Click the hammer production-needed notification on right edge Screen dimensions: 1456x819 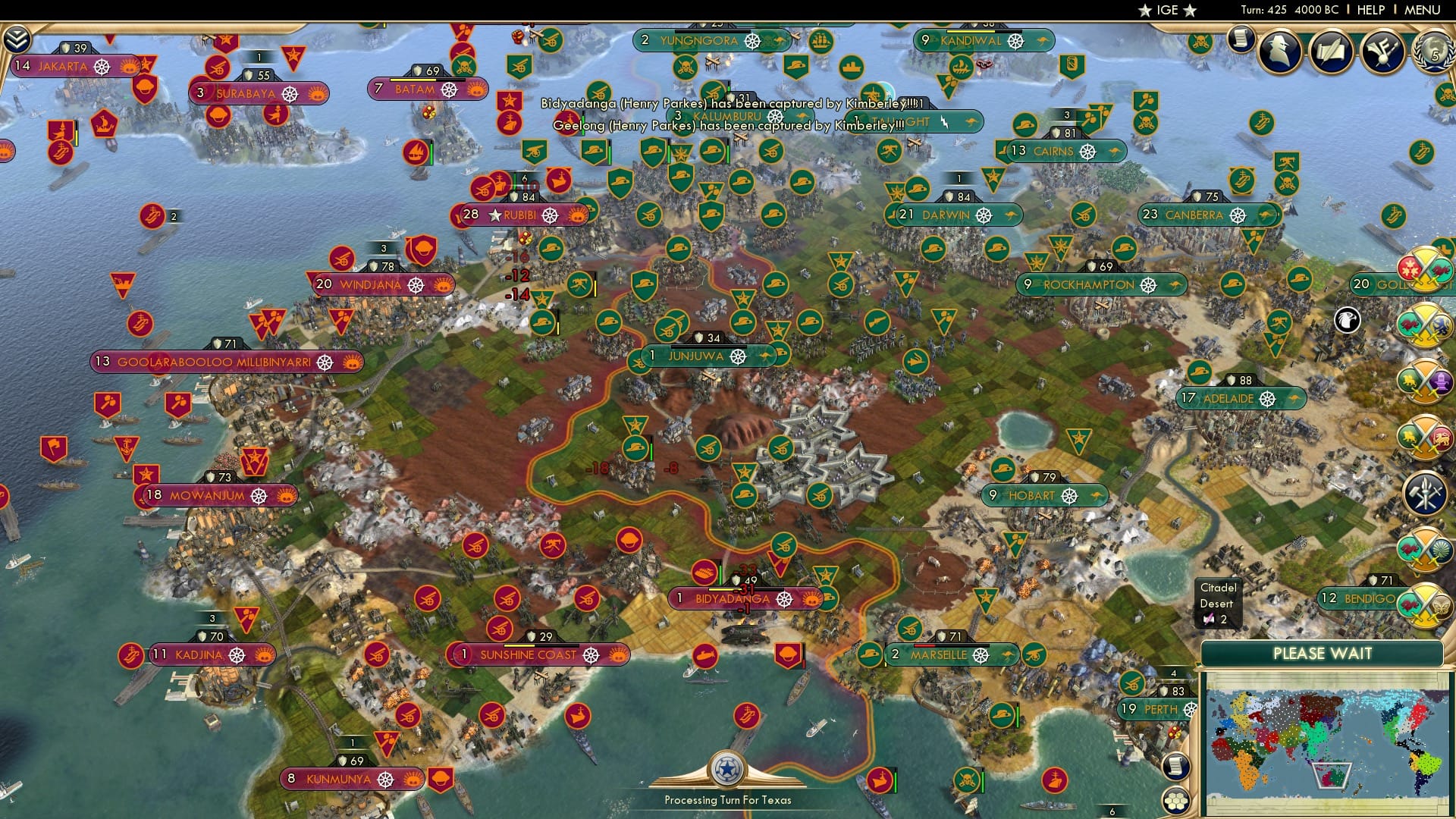pos(1426,491)
